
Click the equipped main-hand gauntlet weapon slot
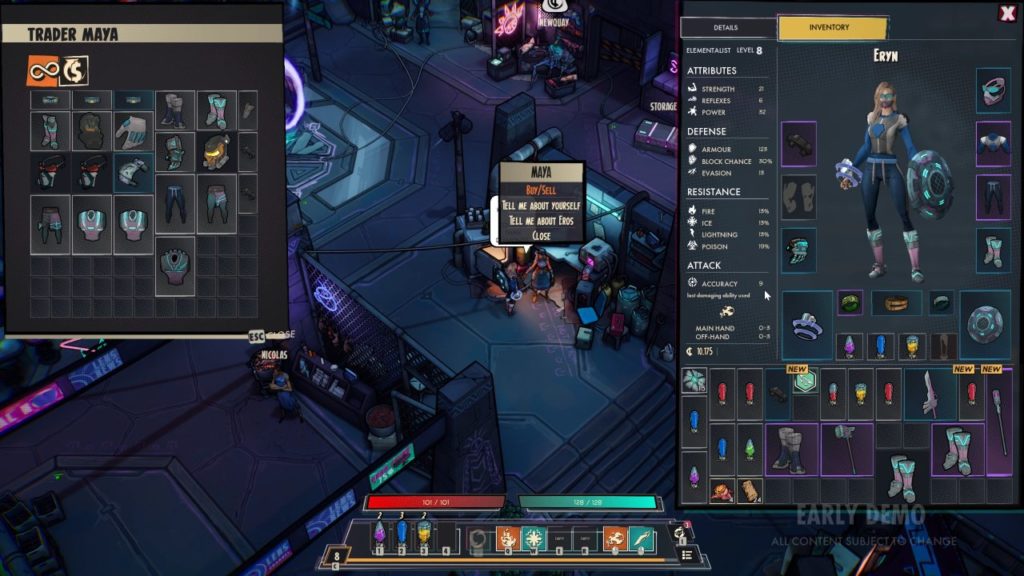[x=807, y=324]
